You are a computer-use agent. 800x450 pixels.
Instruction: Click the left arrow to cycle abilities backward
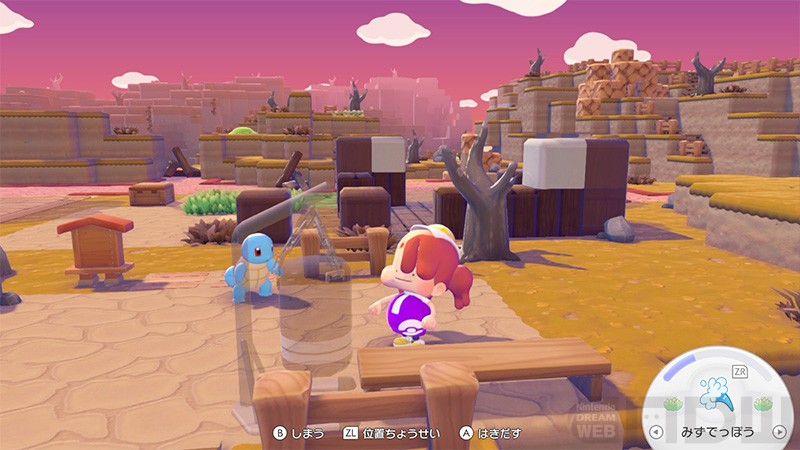point(655,433)
